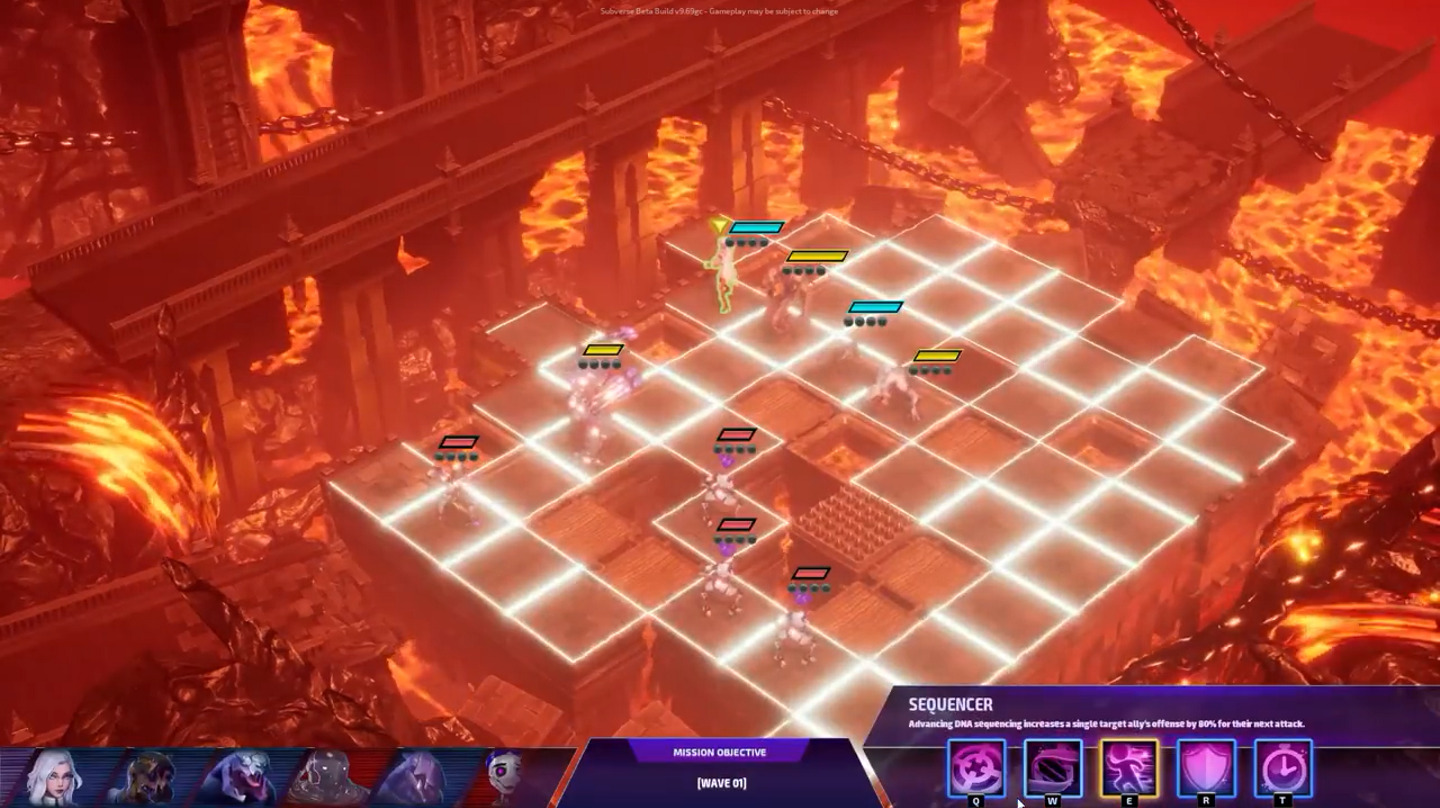Activate the pink shield ability
This screenshot has height=808, width=1440.
click(x=1206, y=768)
